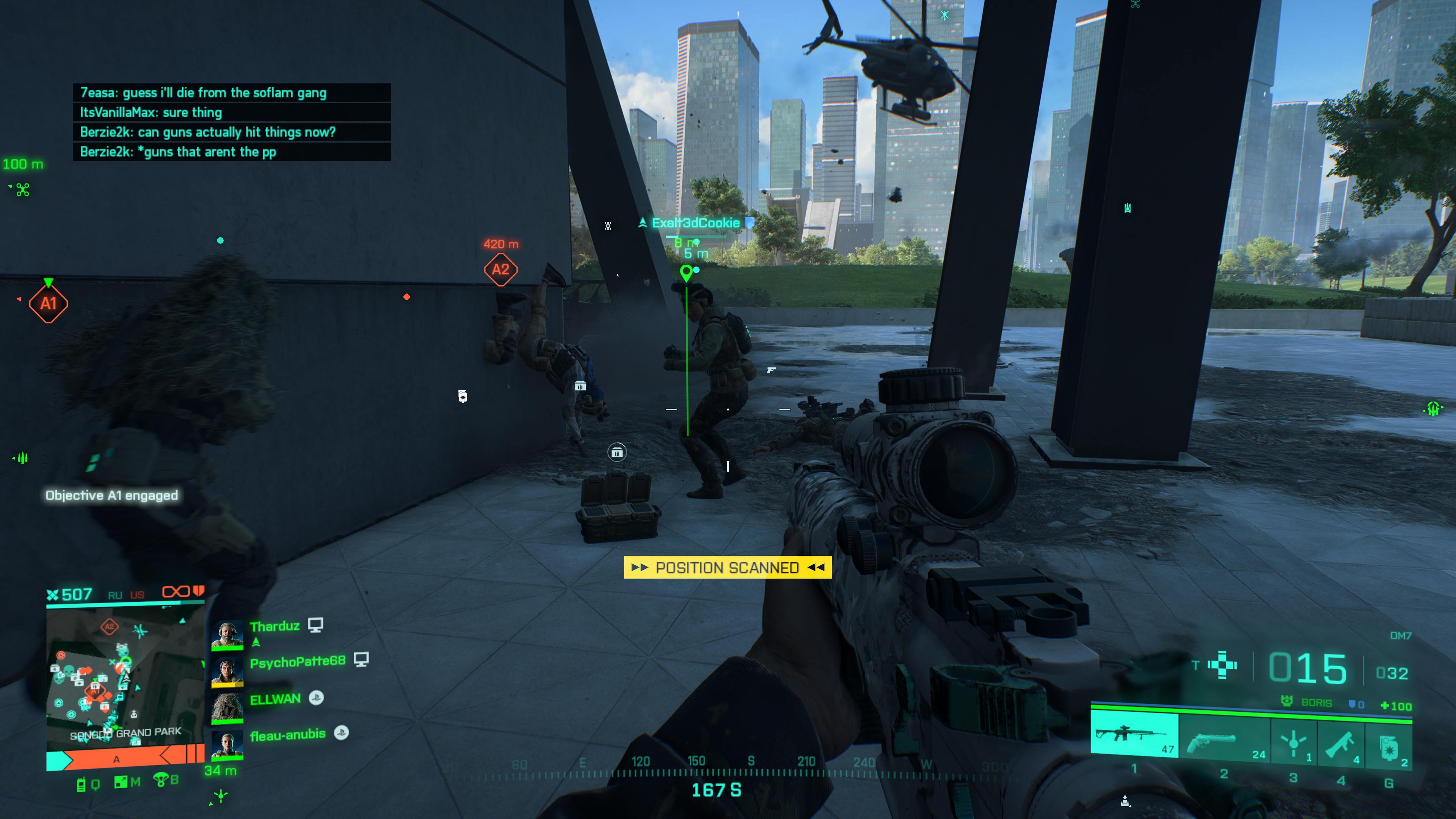Click the green location ping marker
Screen dimensions: 1456x819
coord(686,273)
